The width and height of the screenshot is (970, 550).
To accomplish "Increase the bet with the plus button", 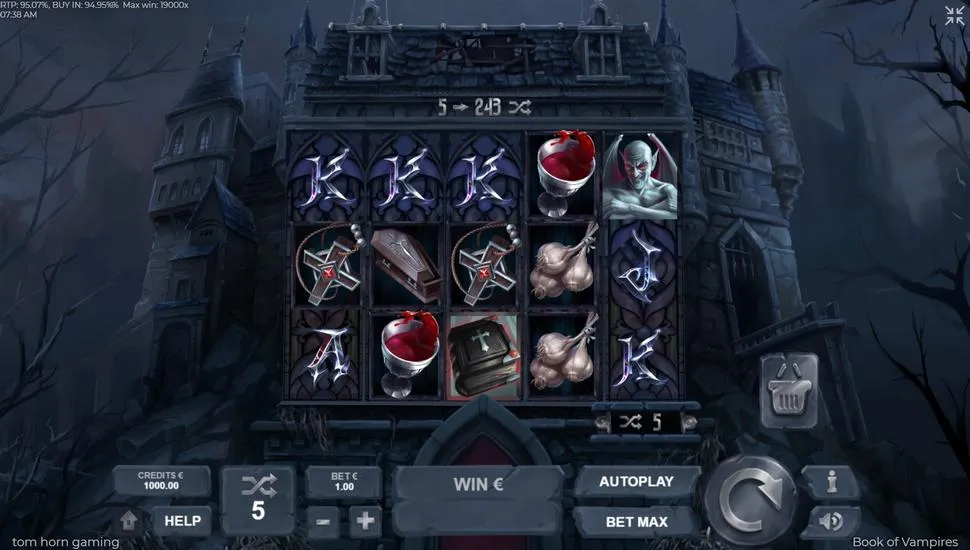I will point(365,521).
